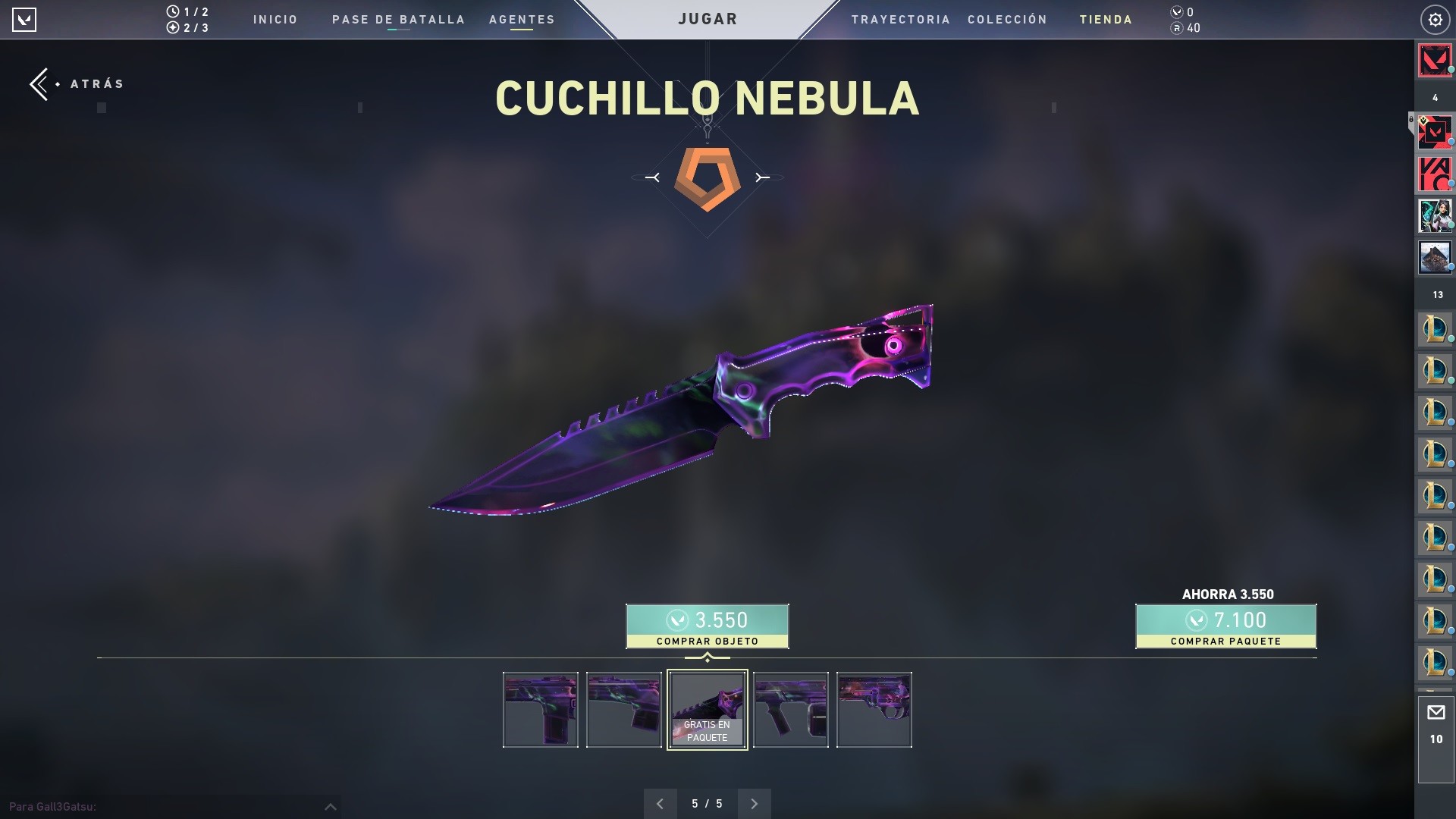The width and height of the screenshot is (1456, 819).
Task: Select the knife thumbnail marked GRATIS EN PAQUETE
Action: click(707, 710)
